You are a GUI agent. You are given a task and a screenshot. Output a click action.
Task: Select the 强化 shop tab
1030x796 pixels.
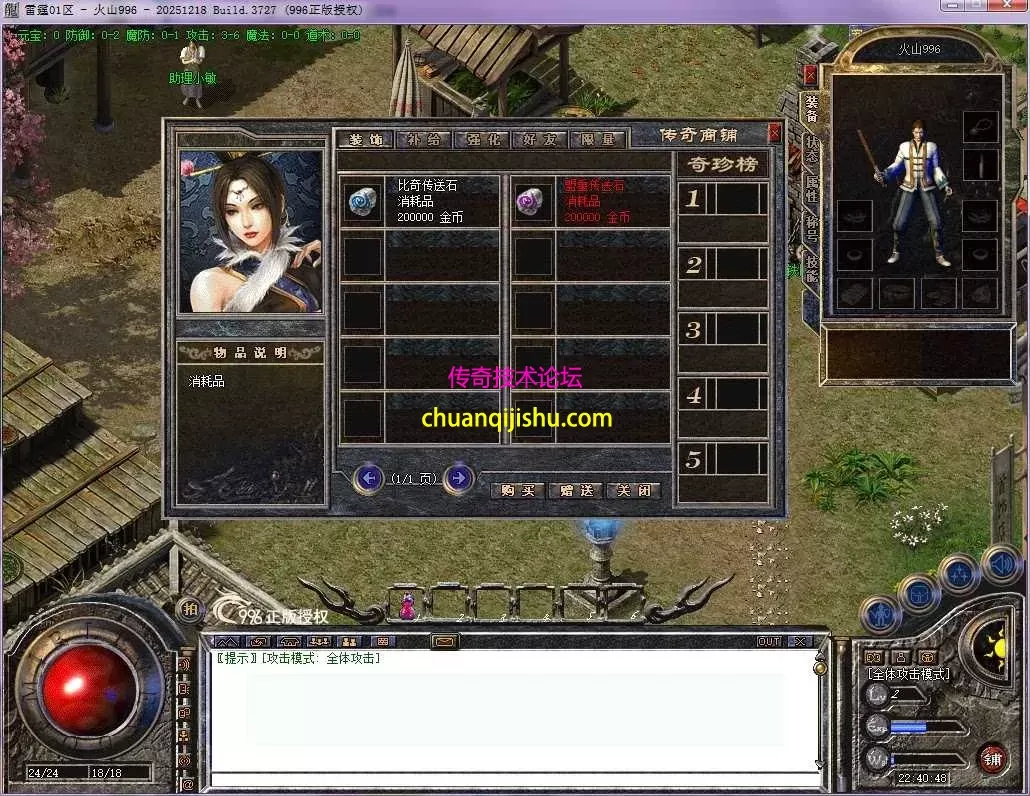482,139
